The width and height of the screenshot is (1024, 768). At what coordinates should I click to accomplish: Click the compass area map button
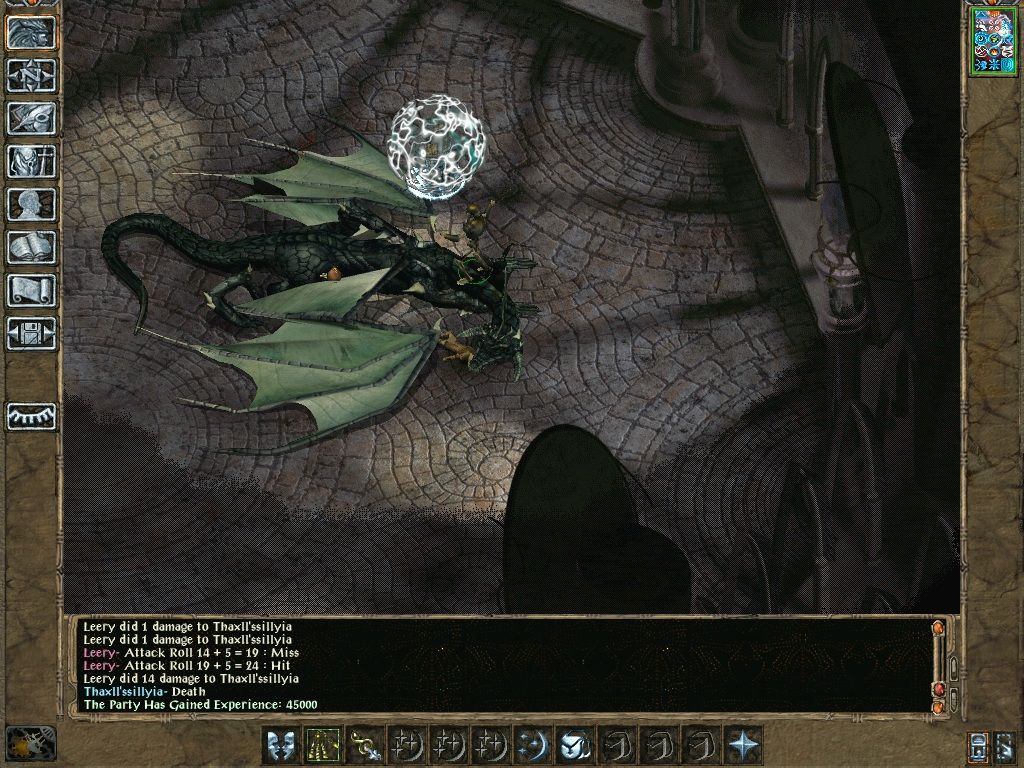(x=31, y=75)
